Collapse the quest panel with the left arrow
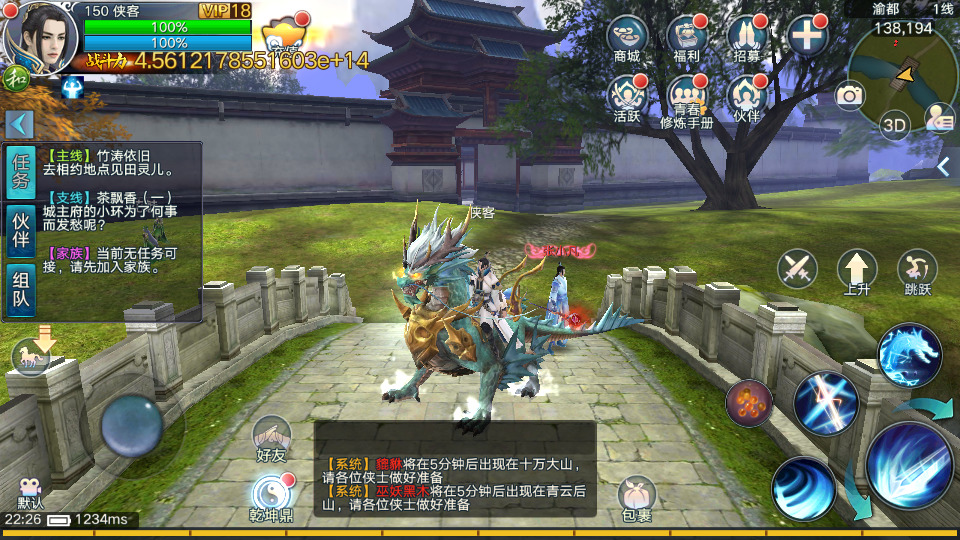 click(x=20, y=124)
